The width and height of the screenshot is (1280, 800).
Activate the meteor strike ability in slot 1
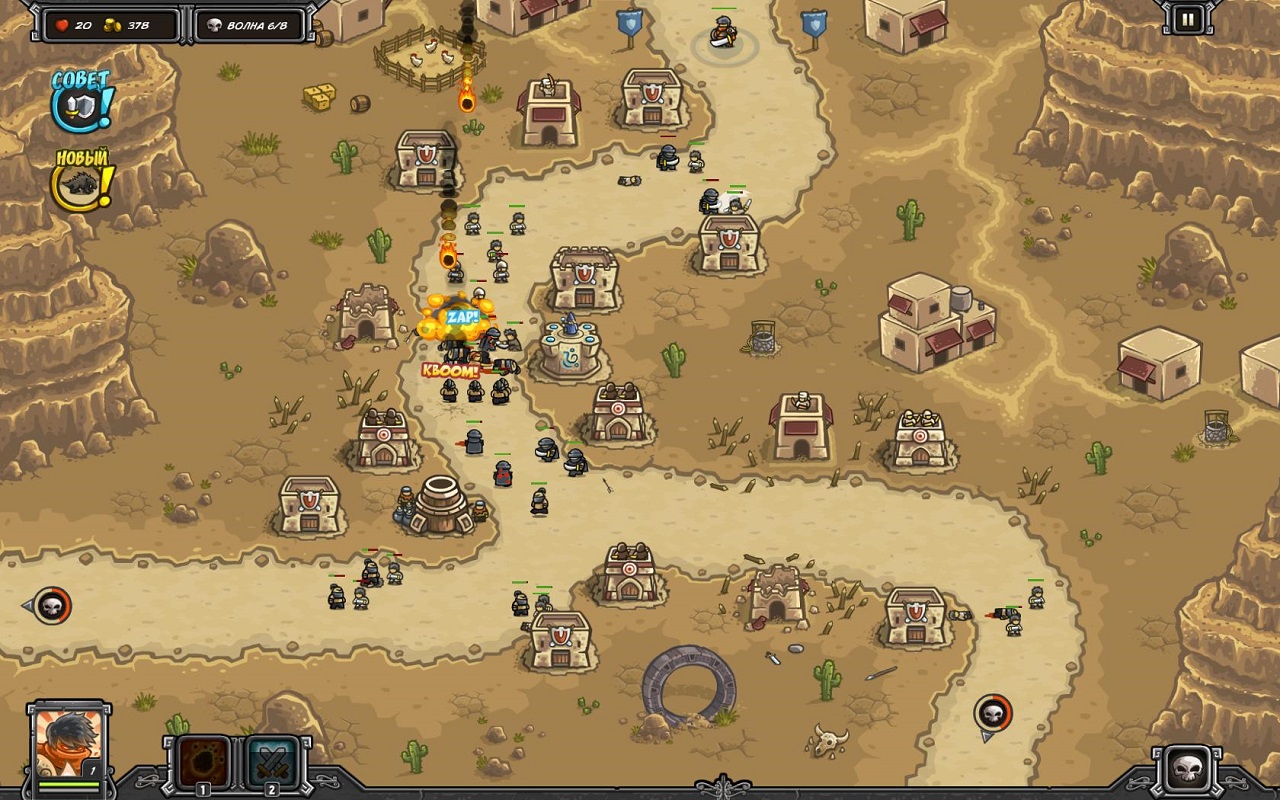pyautogui.click(x=203, y=764)
